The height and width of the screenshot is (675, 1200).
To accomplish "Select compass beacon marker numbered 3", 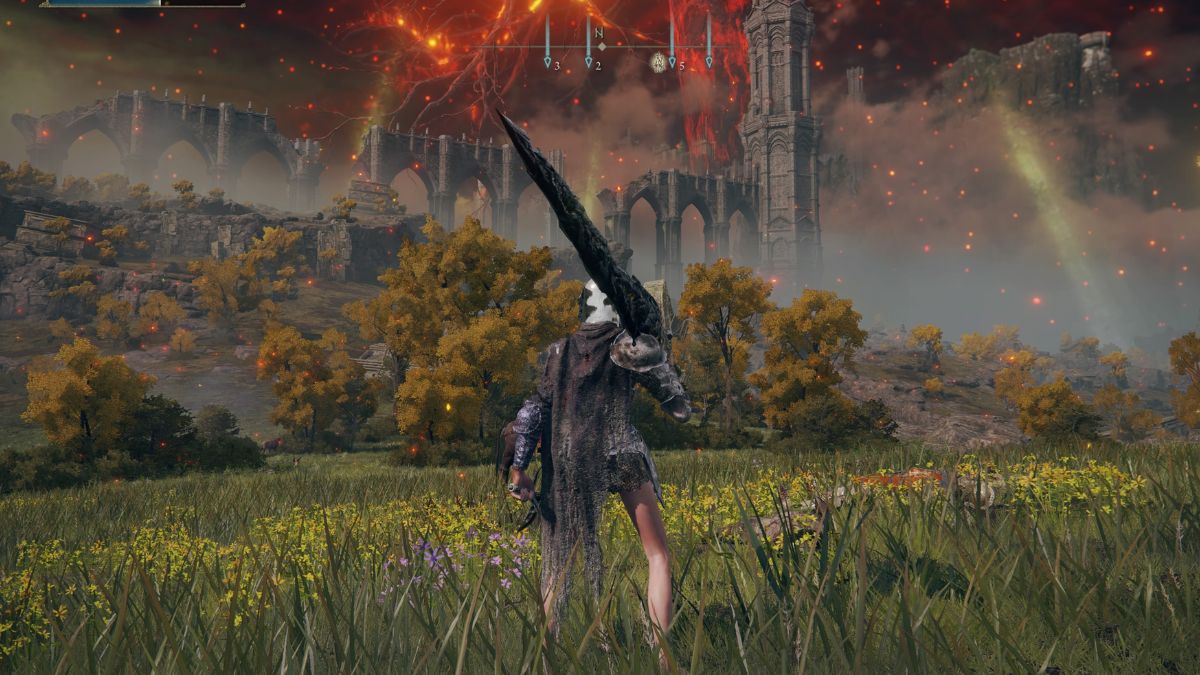I will [x=548, y=62].
